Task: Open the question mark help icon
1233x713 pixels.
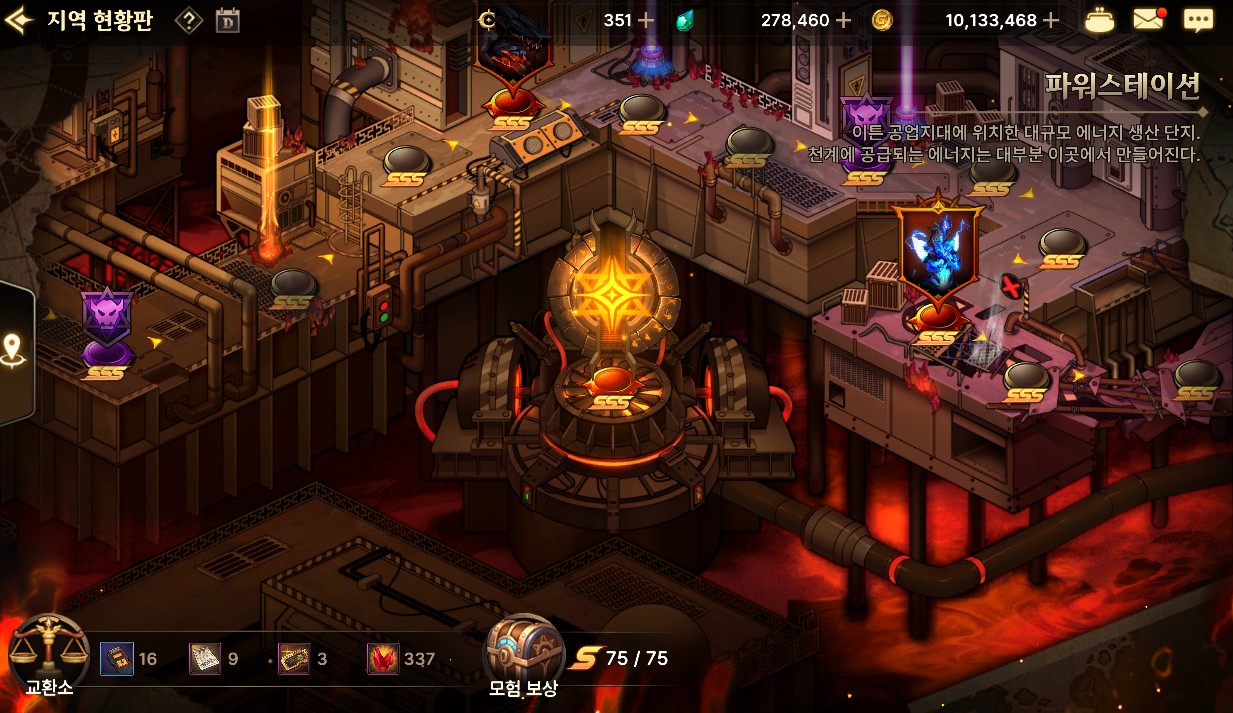Action: tap(189, 21)
